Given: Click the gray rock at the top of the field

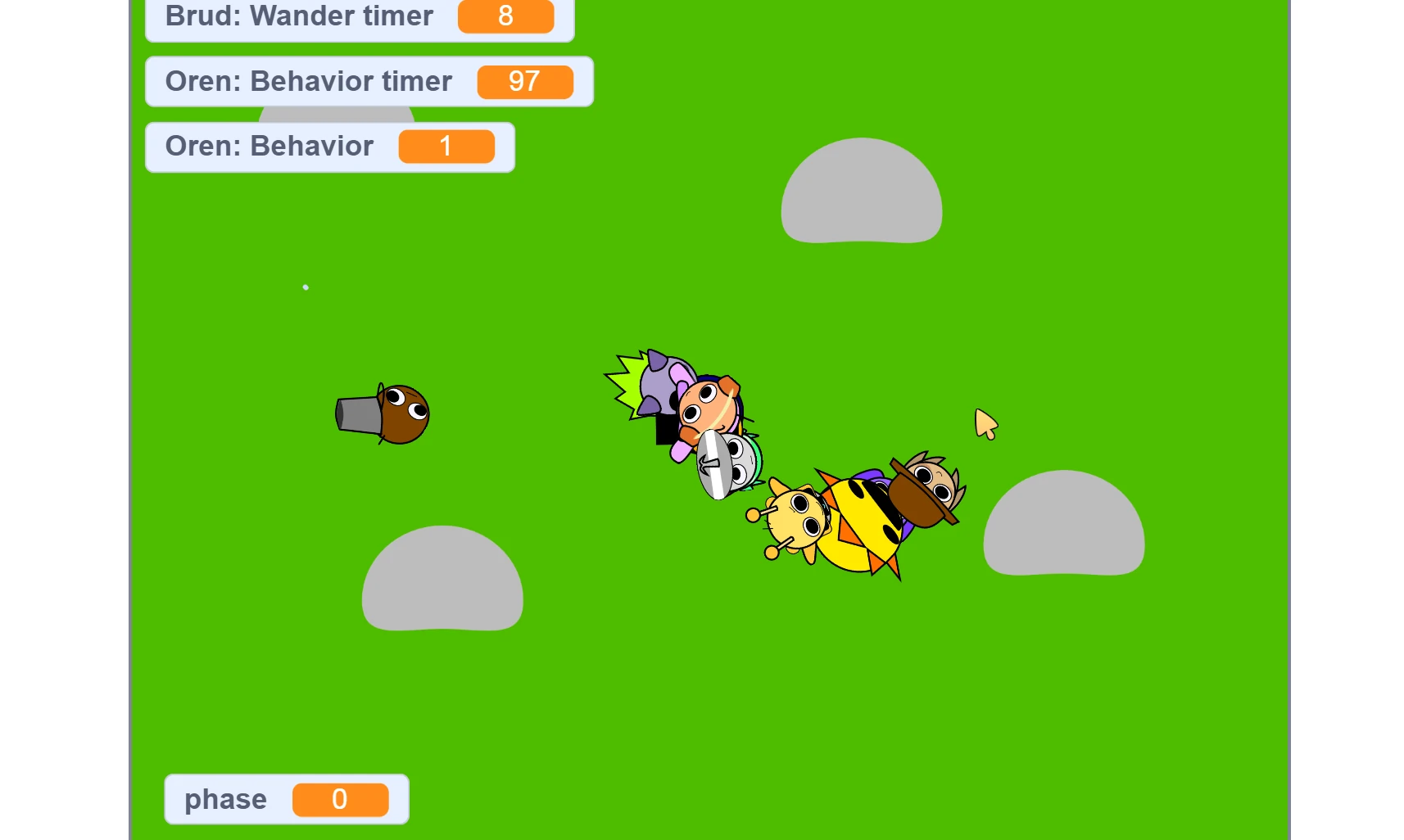Looking at the screenshot, I should (x=860, y=196).
